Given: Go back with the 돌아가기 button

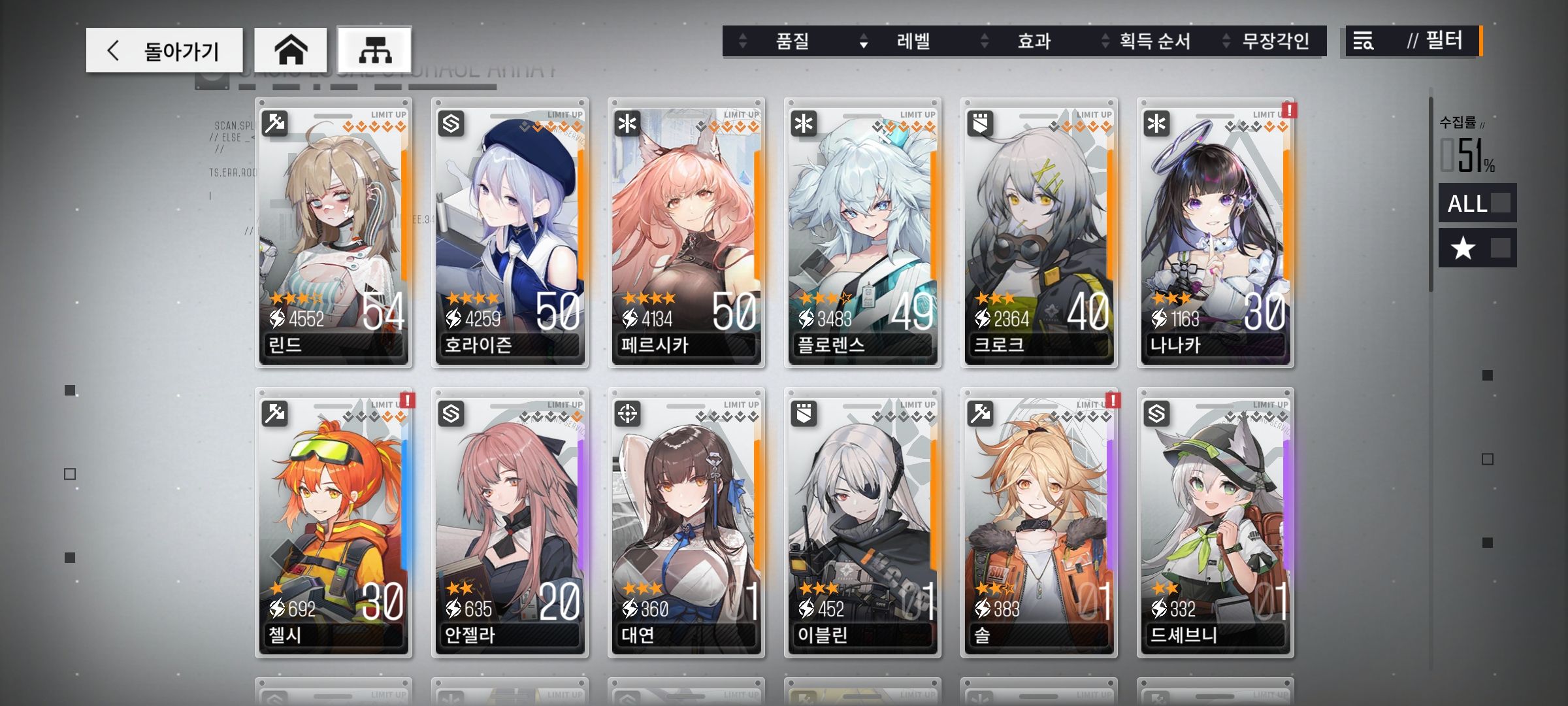Looking at the screenshot, I should [164, 50].
